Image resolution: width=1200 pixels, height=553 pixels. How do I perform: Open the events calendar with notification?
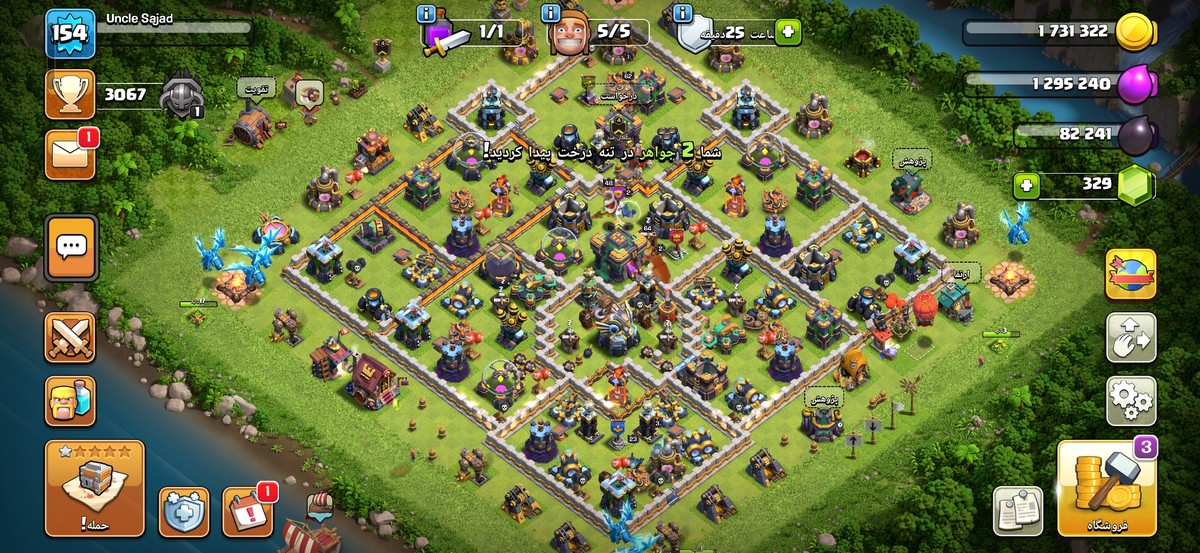246,511
